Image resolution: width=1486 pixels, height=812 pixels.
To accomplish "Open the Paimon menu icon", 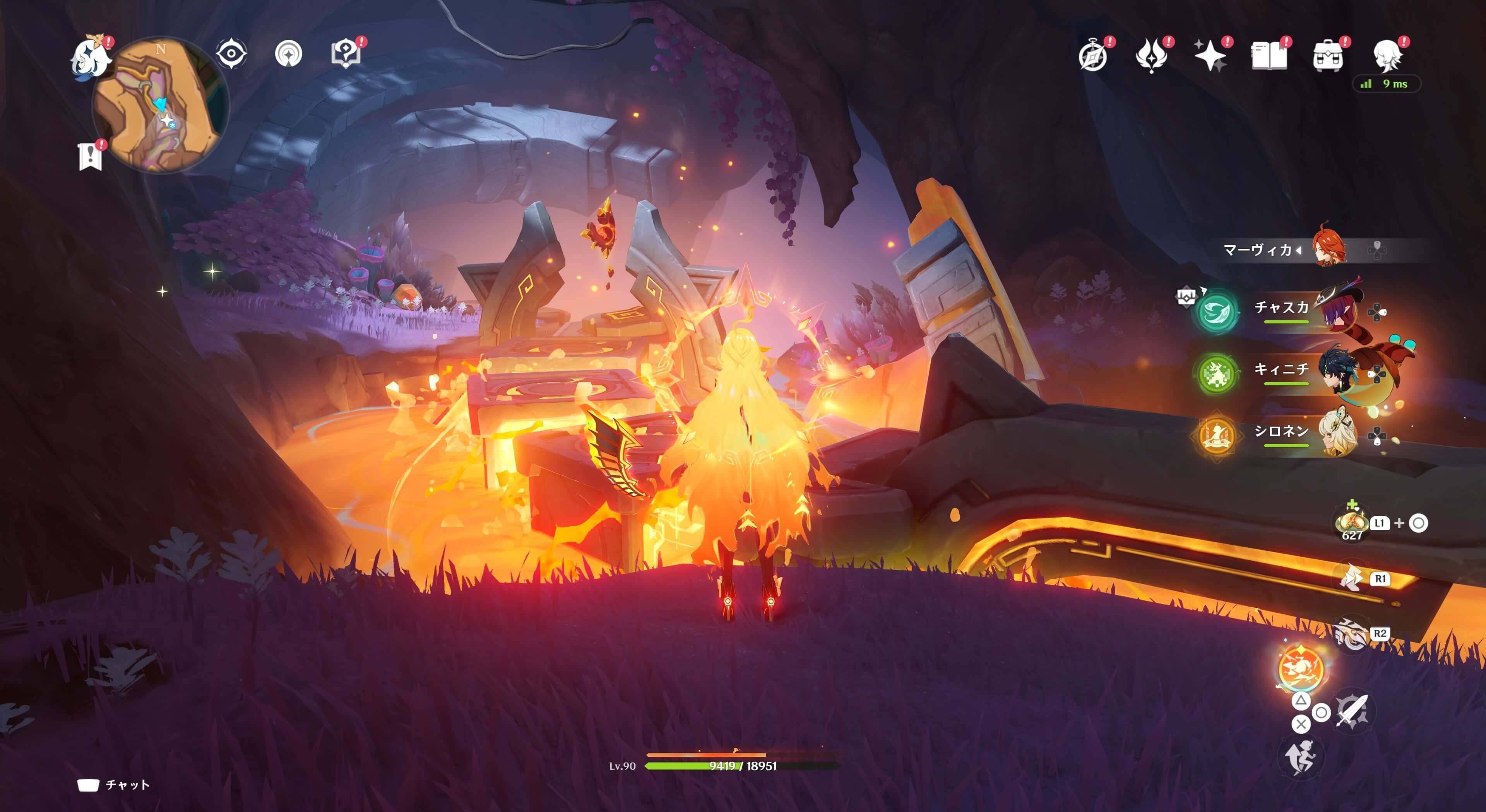I will (x=91, y=56).
